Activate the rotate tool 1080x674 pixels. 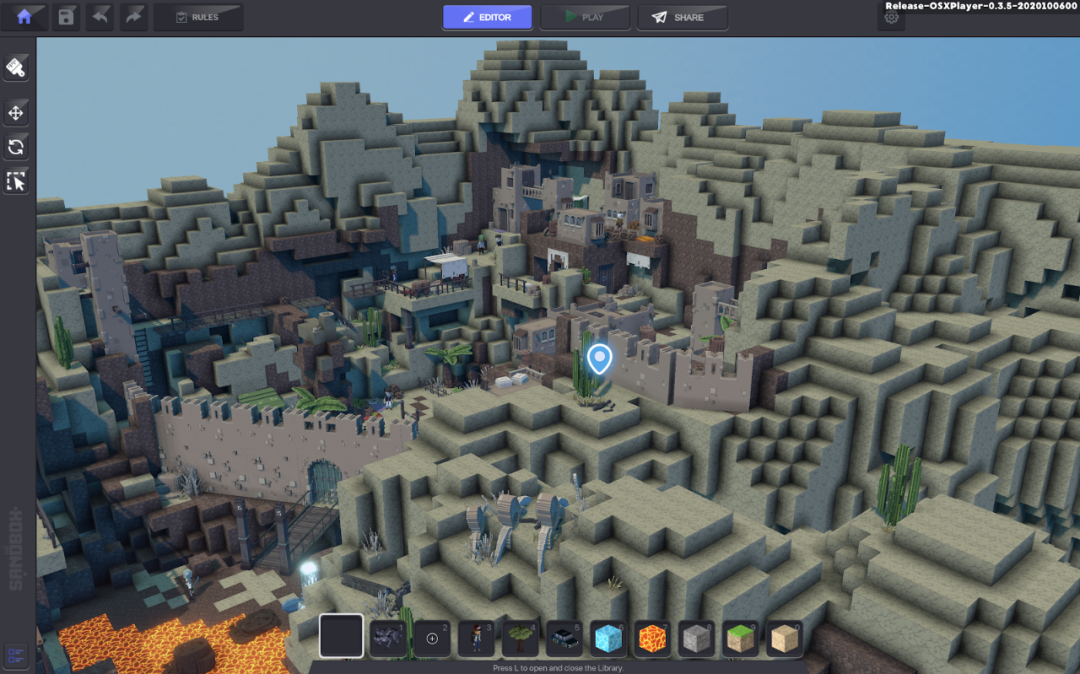pyautogui.click(x=16, y=147)
